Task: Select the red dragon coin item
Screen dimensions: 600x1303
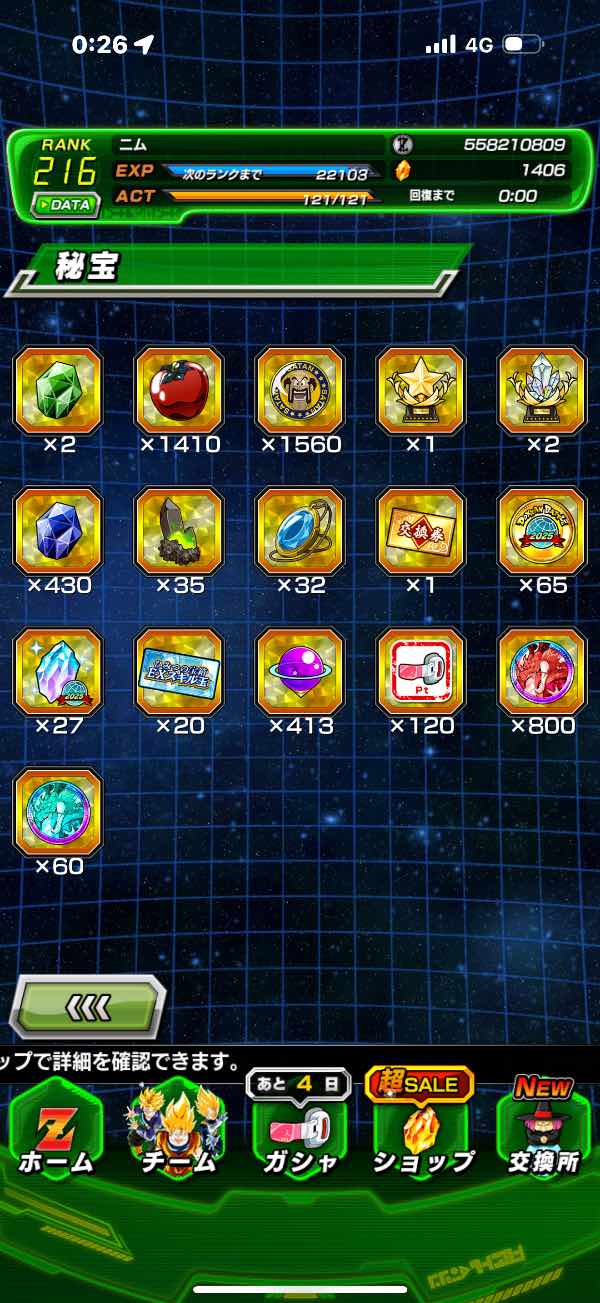Action: [x=542, y=671]
